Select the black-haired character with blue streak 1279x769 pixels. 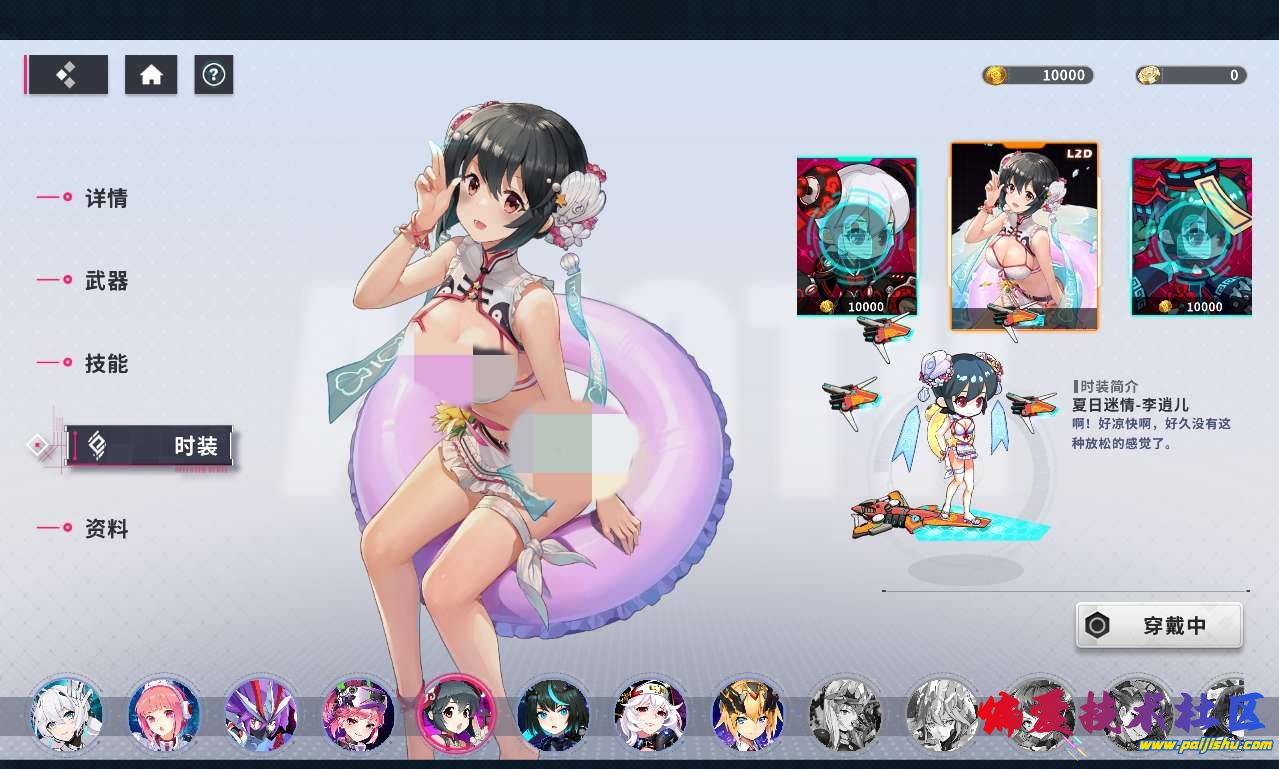(553, 714)
